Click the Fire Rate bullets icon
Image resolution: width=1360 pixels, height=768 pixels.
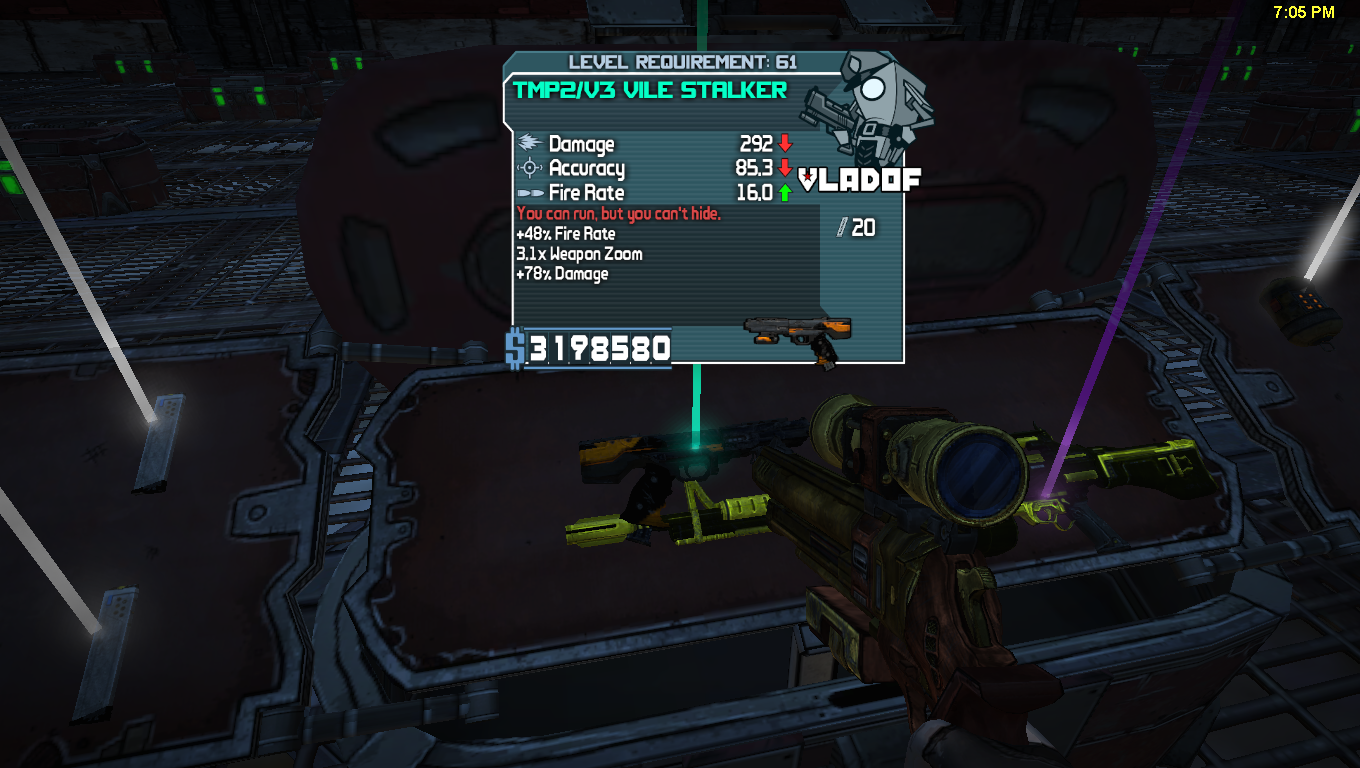(x=530, y=192)
